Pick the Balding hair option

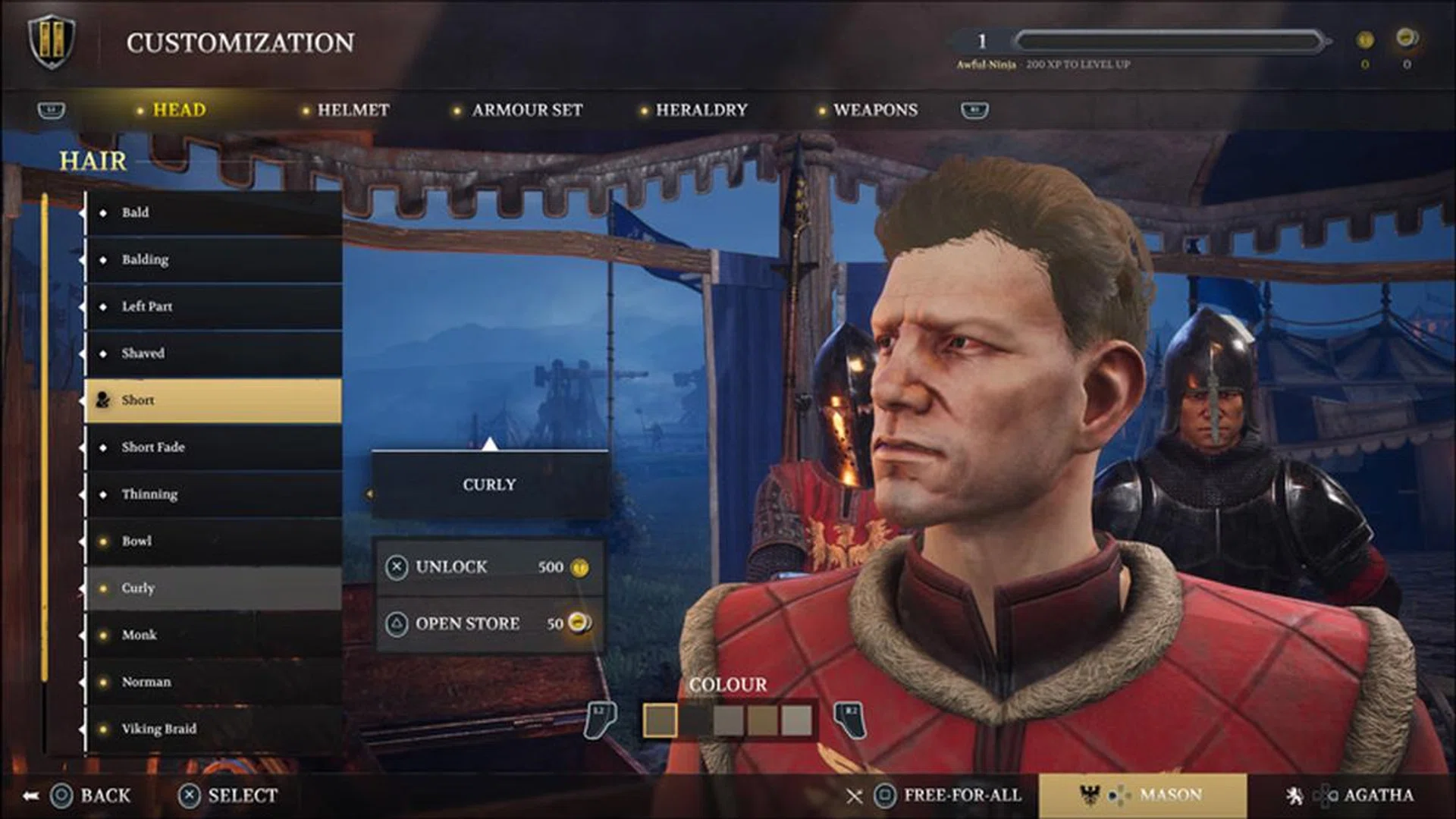pyautogui.click(x=213, y=259)
